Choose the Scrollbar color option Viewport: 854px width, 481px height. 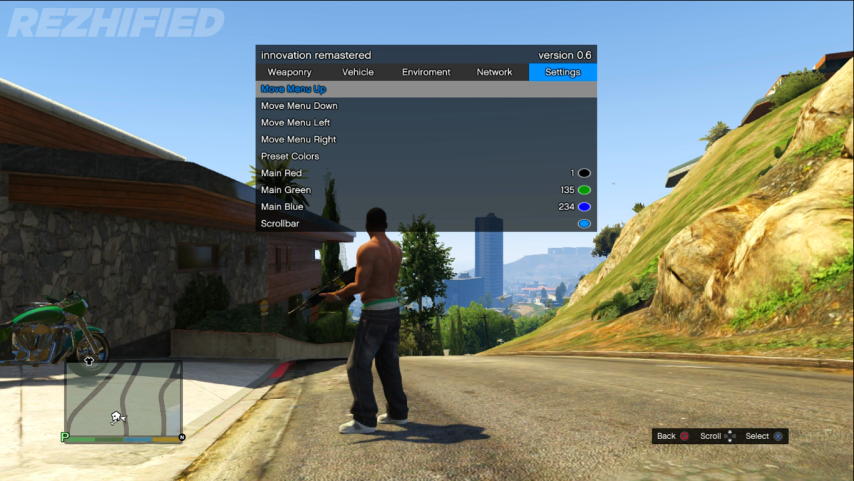280,224
